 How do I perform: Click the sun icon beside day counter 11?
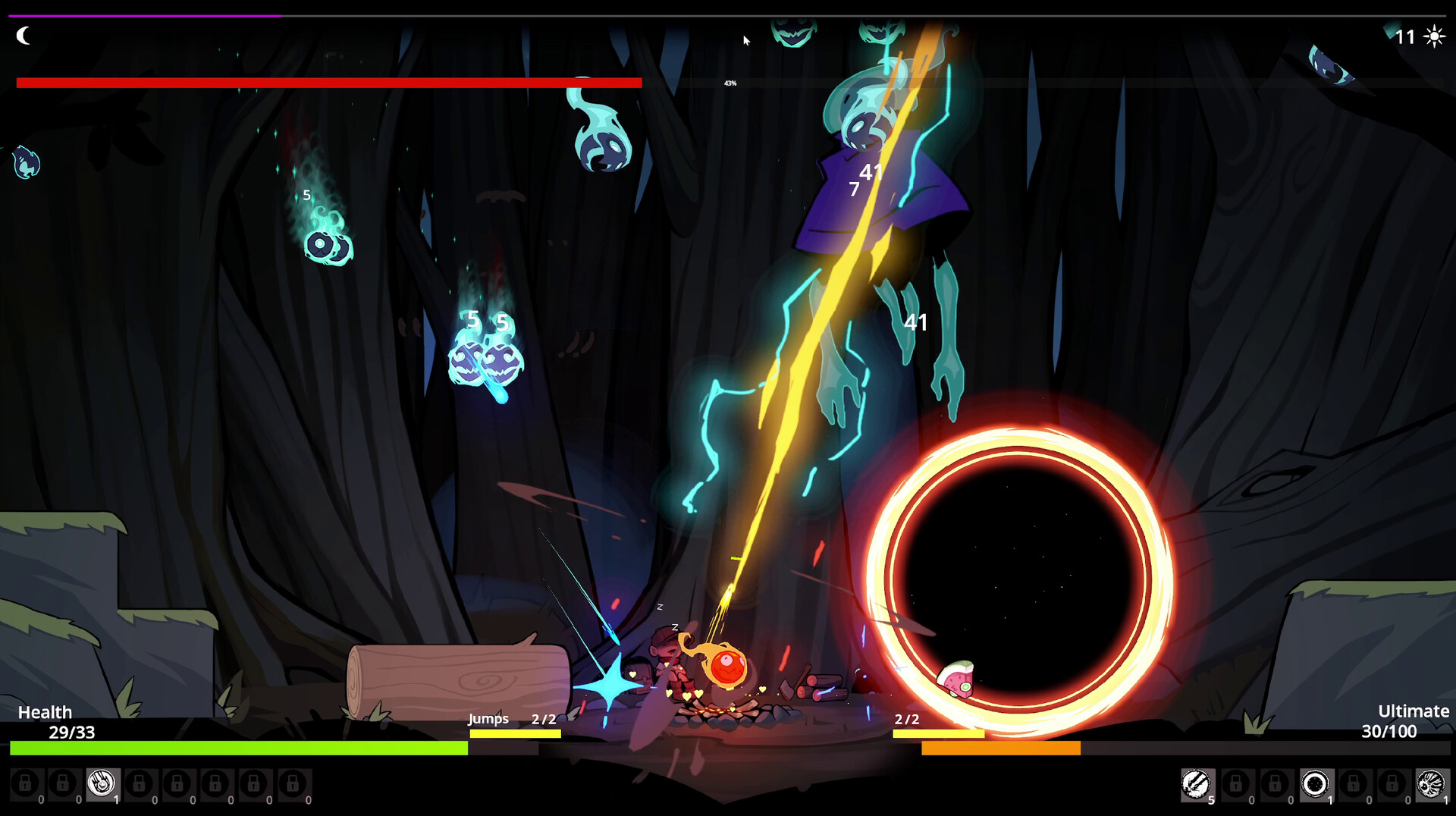[1436, 36]
